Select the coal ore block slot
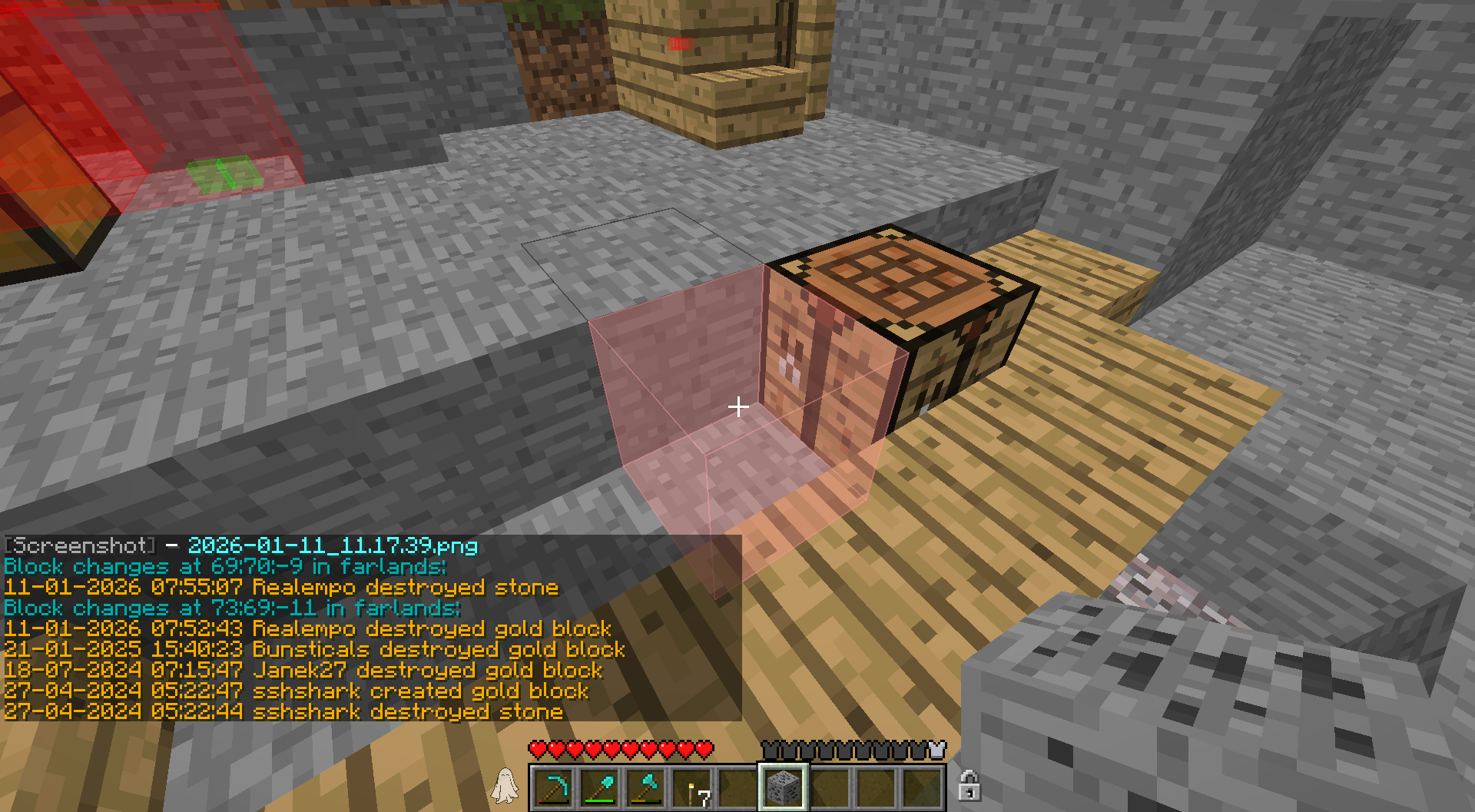The image size is (1475, 812). (783, 787)
